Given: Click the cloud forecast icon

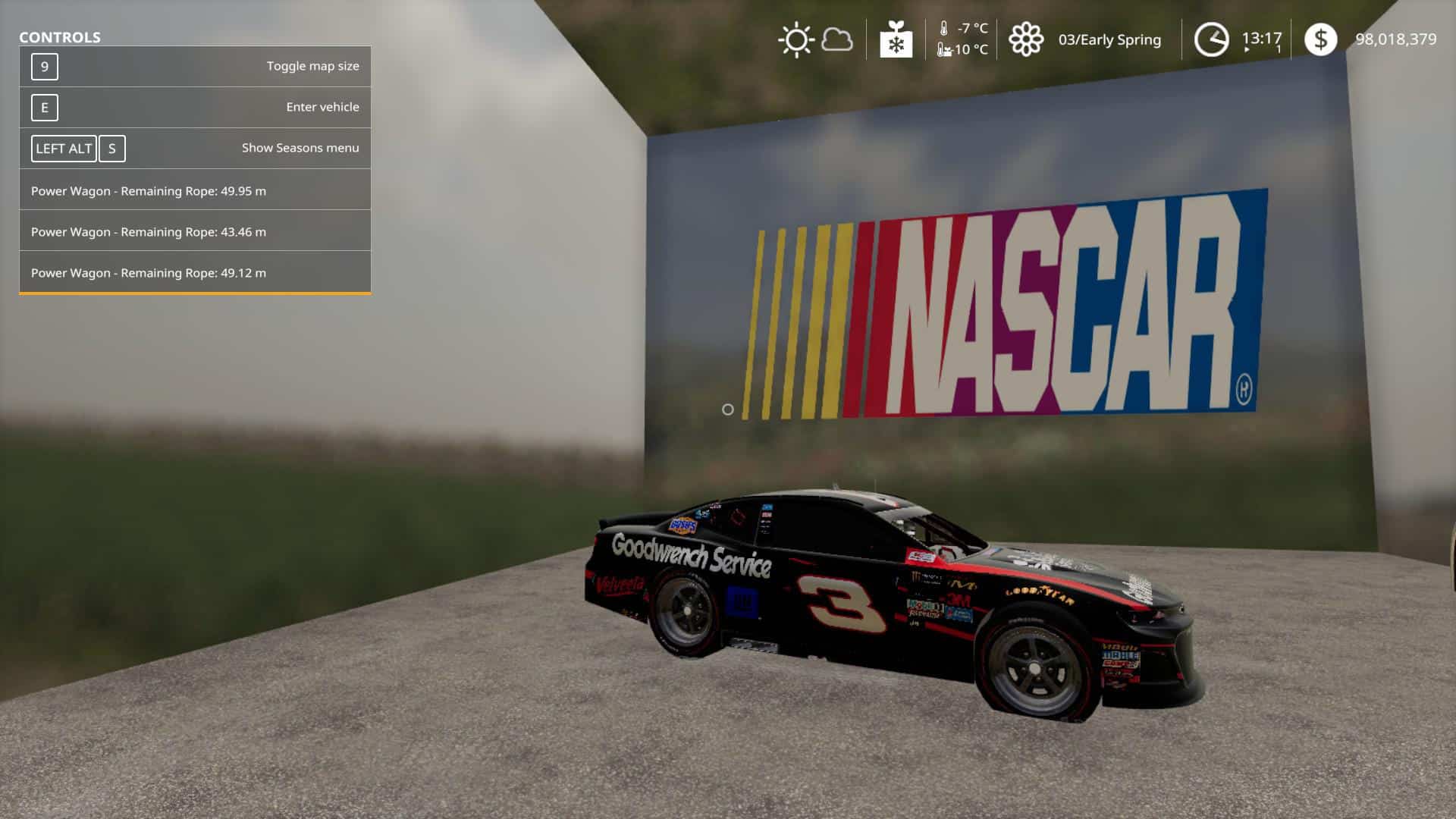Looking at the screenshot, I should coord(836,40).
